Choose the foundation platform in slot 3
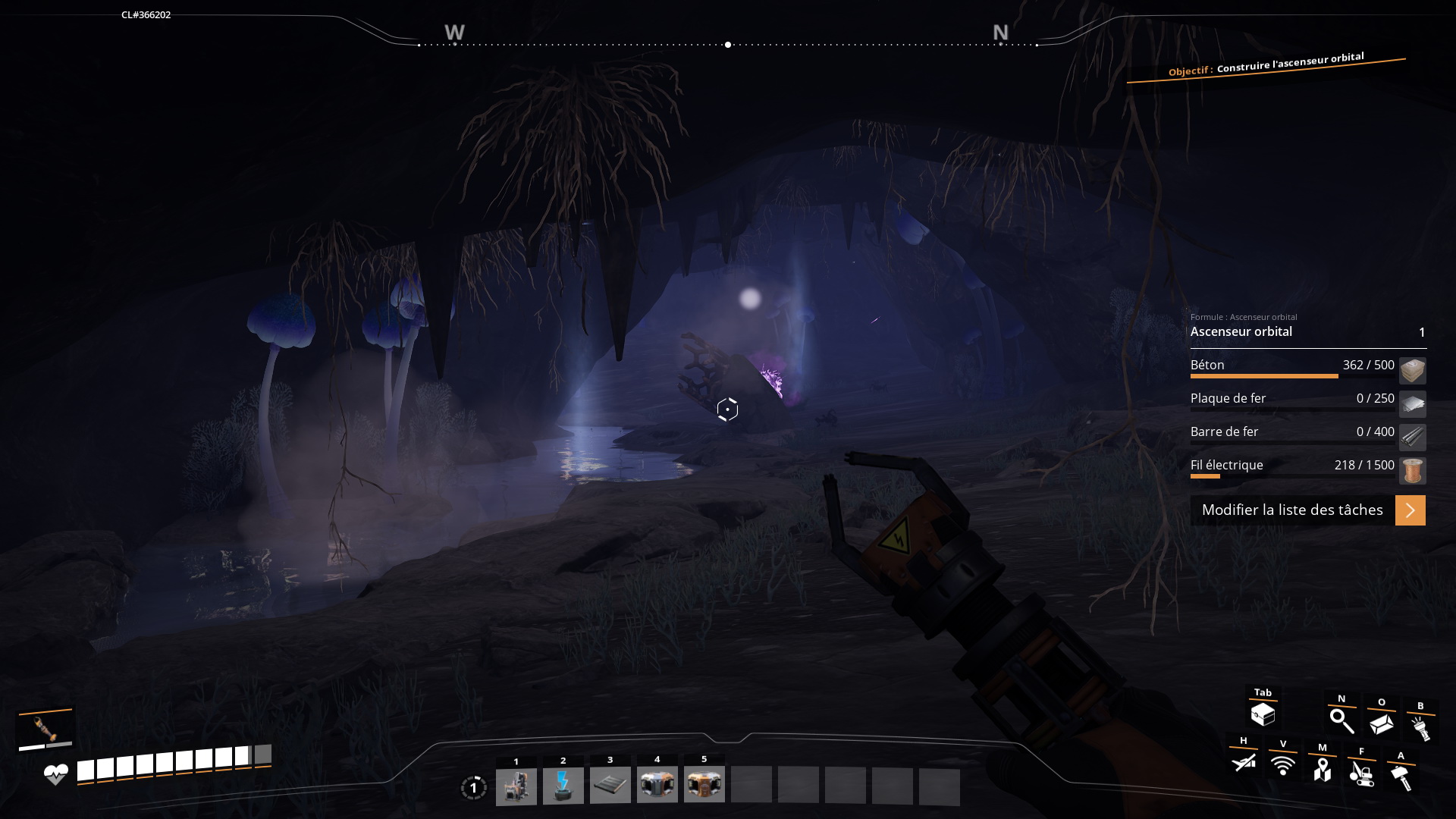 click(610, 786)
